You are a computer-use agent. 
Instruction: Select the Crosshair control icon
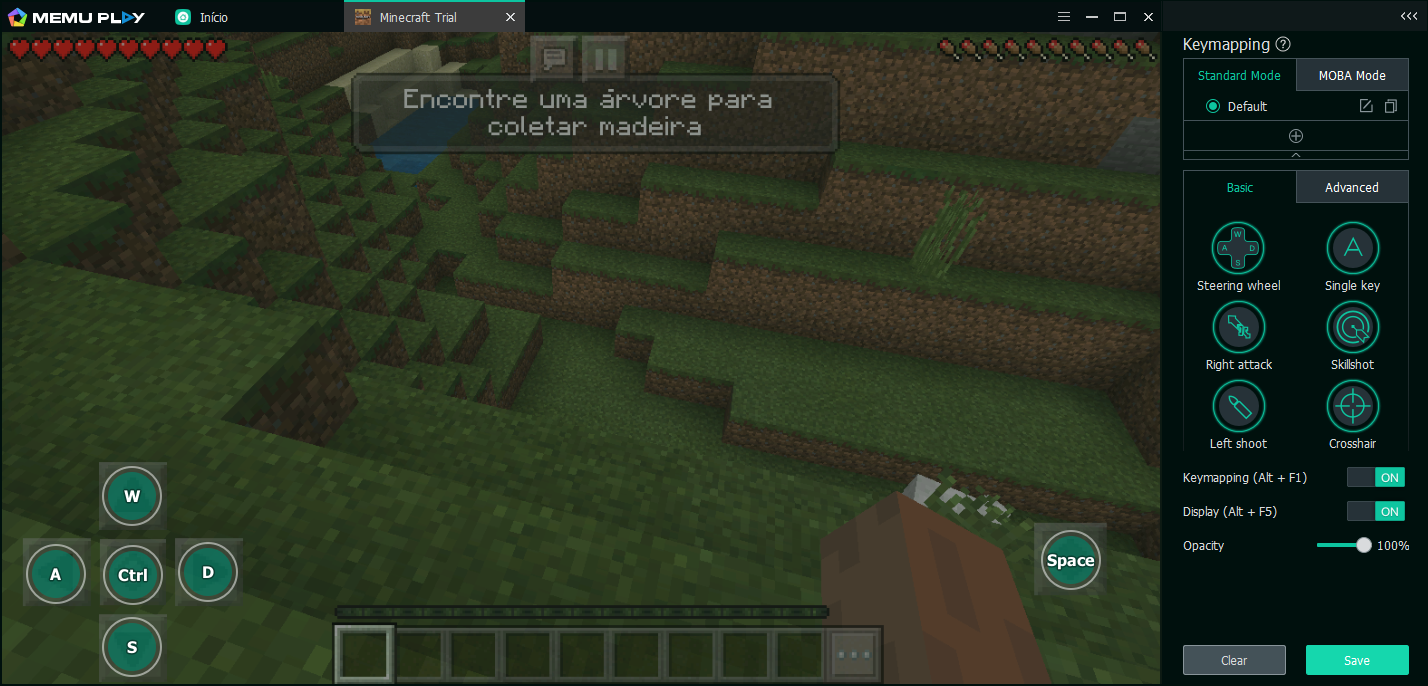[1352, 406]
